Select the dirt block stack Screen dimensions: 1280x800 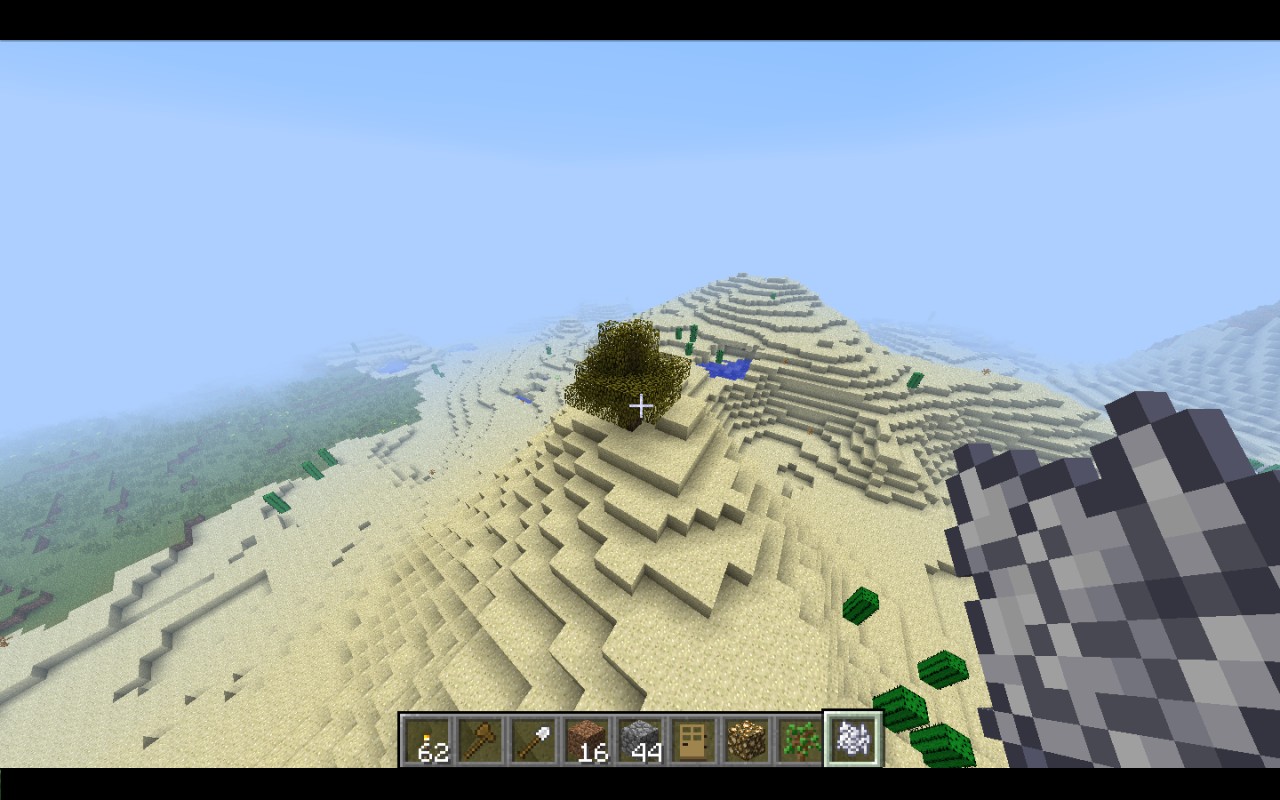586,741
